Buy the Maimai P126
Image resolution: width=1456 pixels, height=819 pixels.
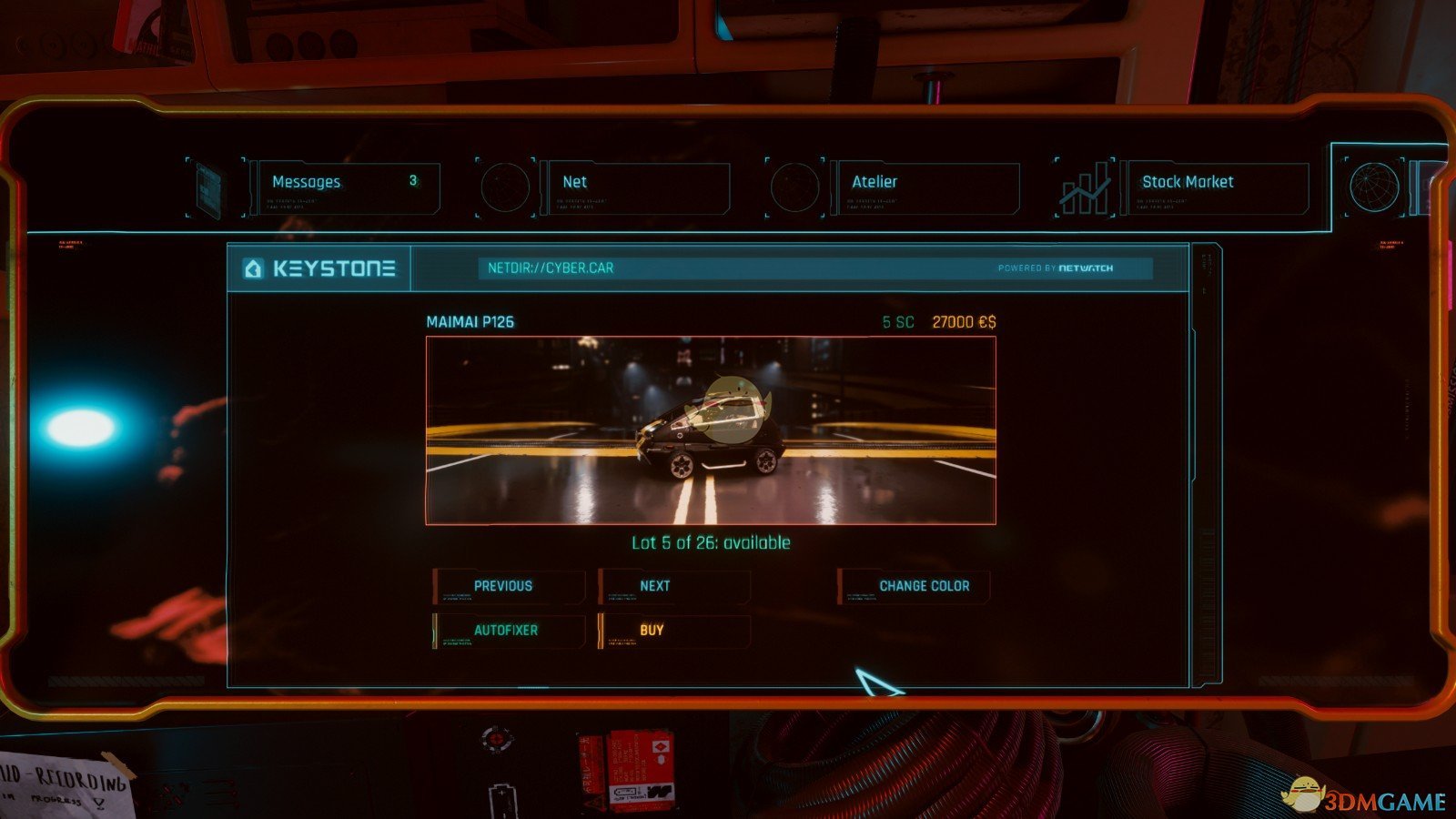pyautogui.click(x=673, y=631)
